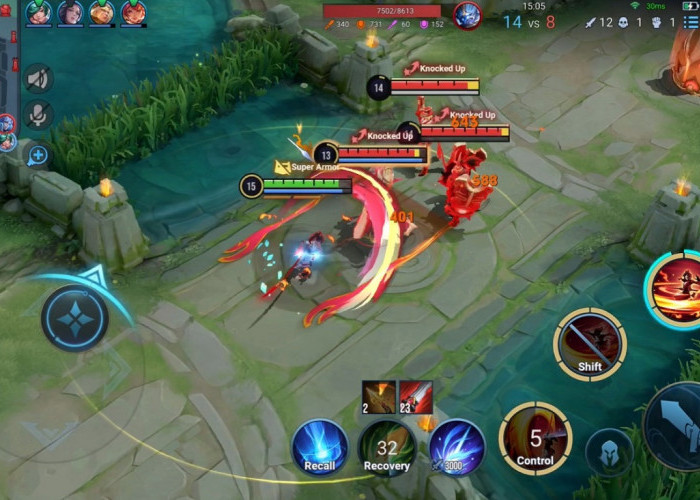Select the blonde teammate portrait
The image size is (700, 500).
[x=101, y=13]
